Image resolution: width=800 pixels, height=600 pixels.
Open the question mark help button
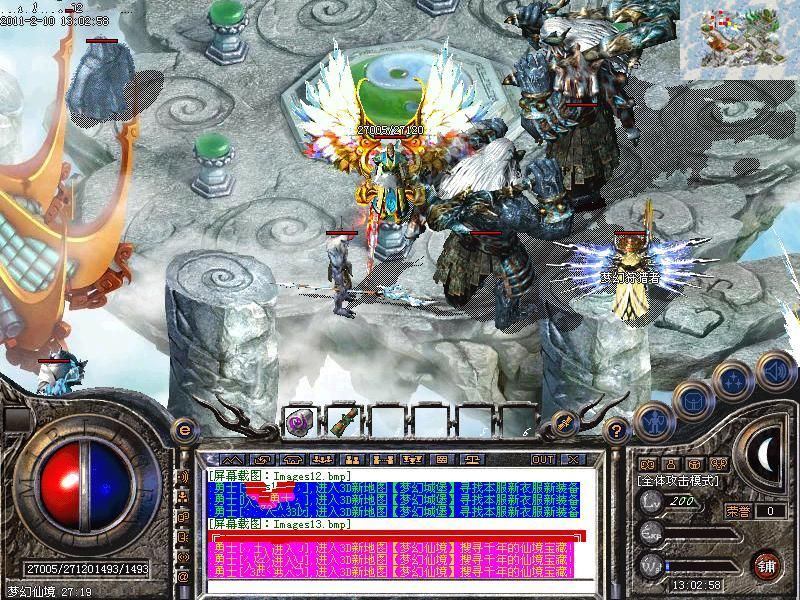point(617,430)
